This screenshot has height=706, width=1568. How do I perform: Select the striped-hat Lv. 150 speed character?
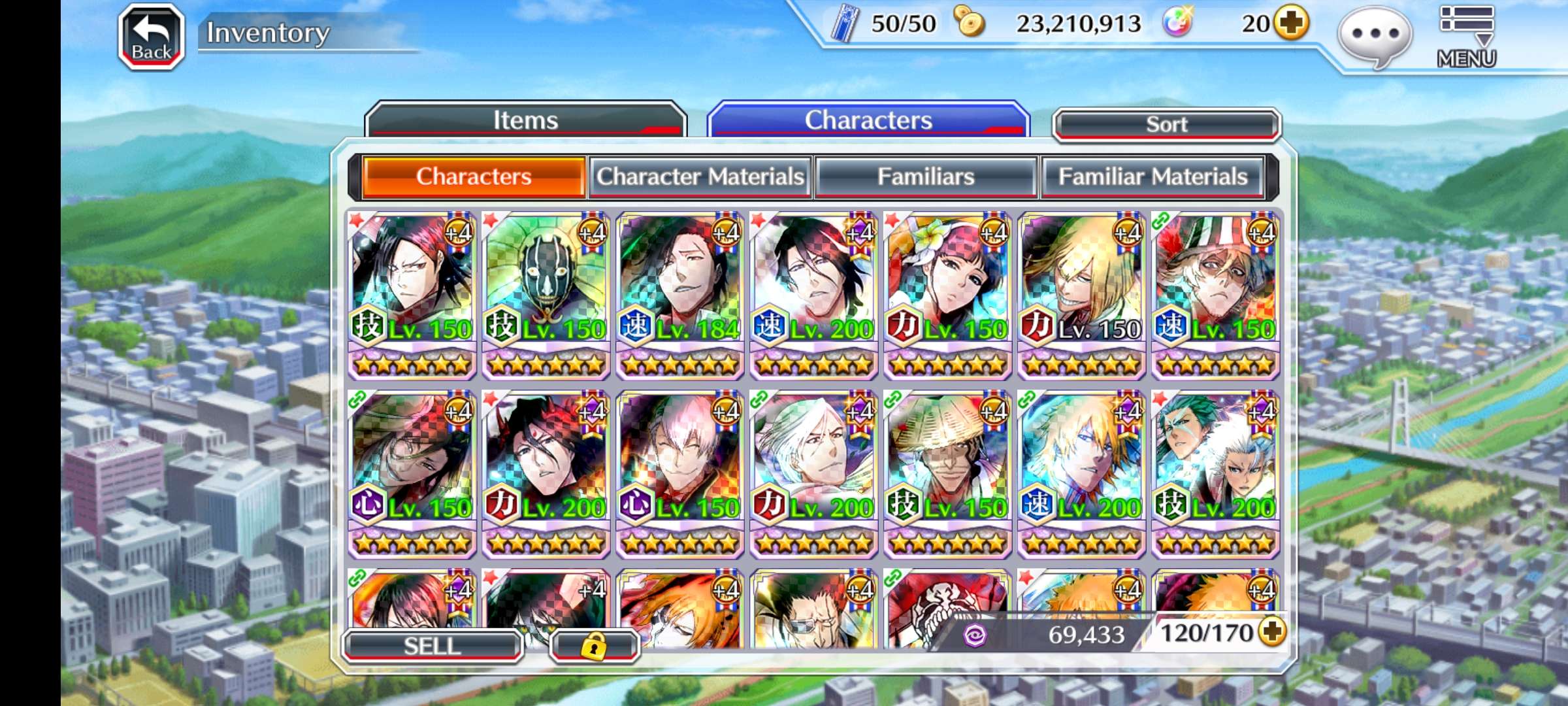[x=1215, y=294]
